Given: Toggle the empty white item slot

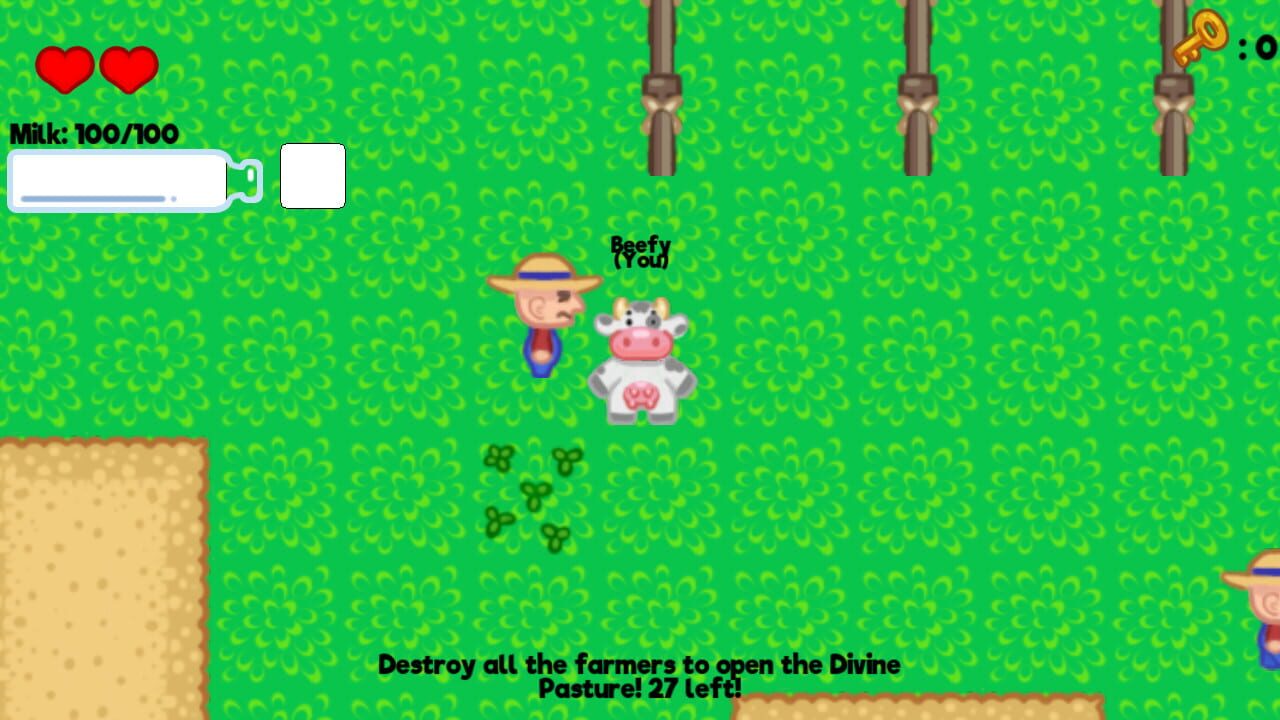Looking at the screenshot, I should [x=312, y=175].
